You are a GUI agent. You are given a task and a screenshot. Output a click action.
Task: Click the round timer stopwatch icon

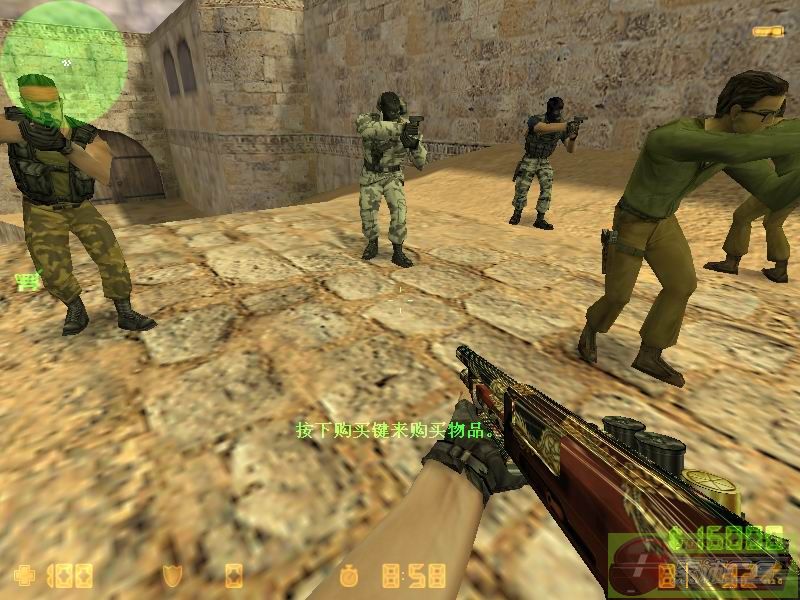348,576
